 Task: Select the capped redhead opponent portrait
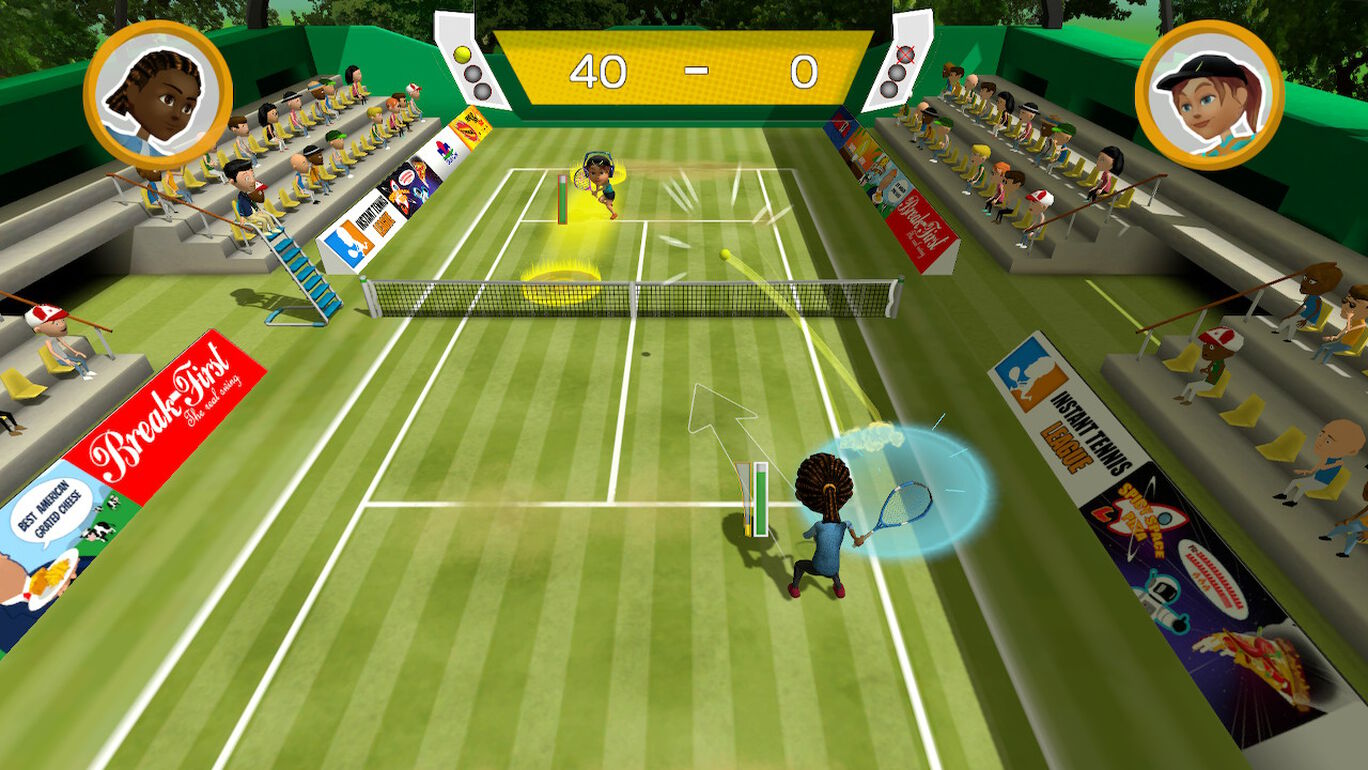[x=1210, y=94]
